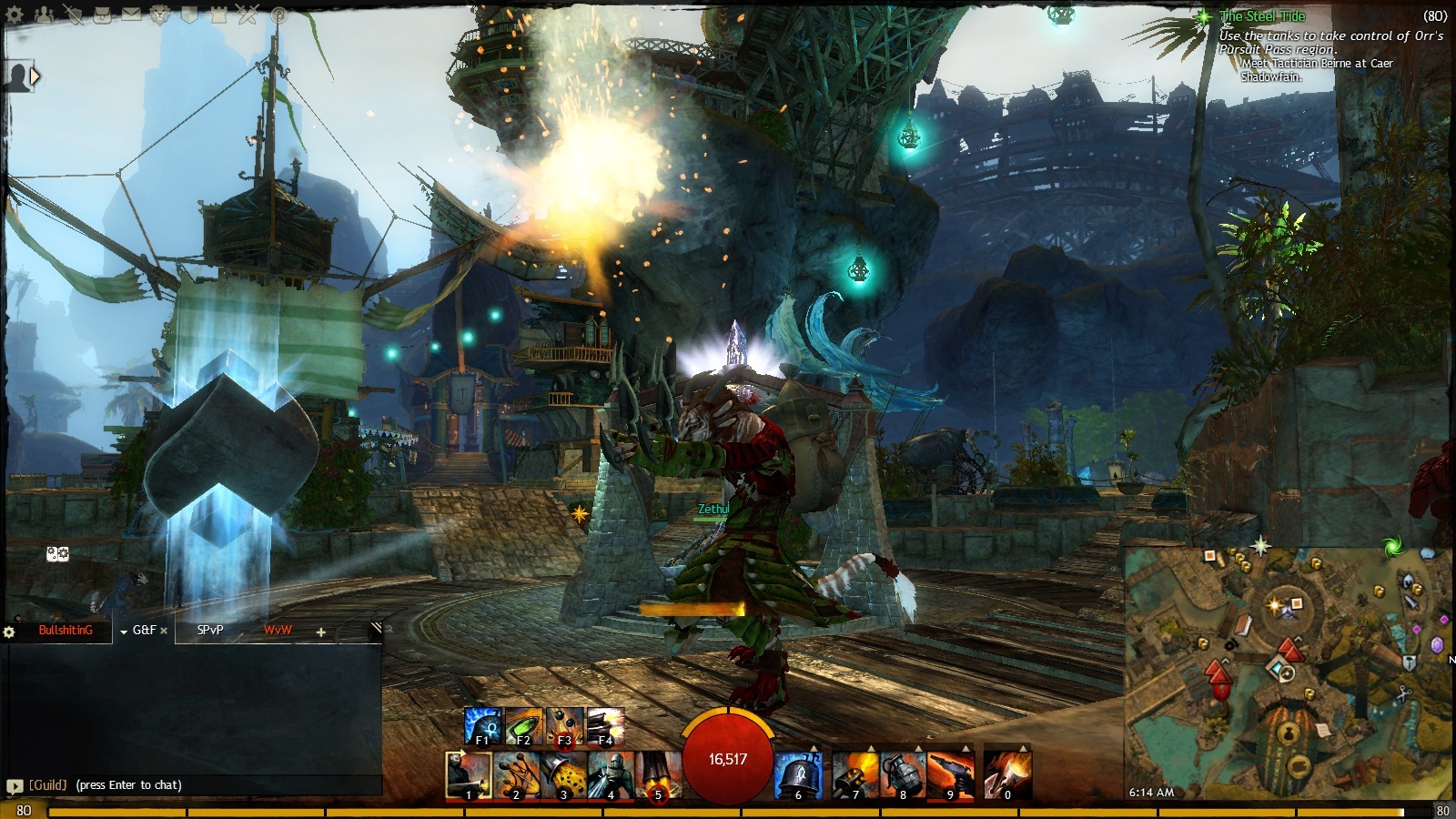Switch to the SPvP chat tab
This screenshot has width=1456, height=819.
210,630
